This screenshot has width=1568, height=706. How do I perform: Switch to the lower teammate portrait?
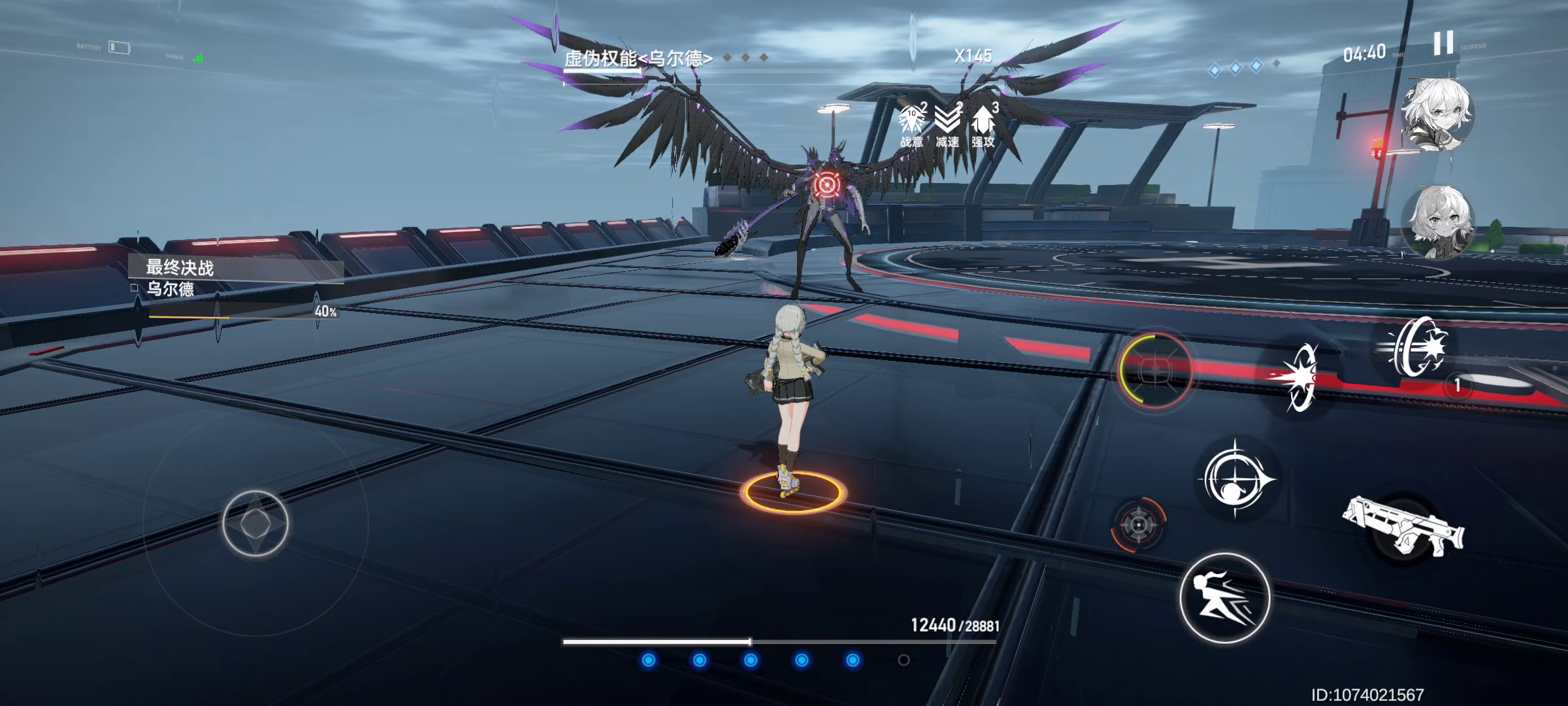click(1438, 221)
